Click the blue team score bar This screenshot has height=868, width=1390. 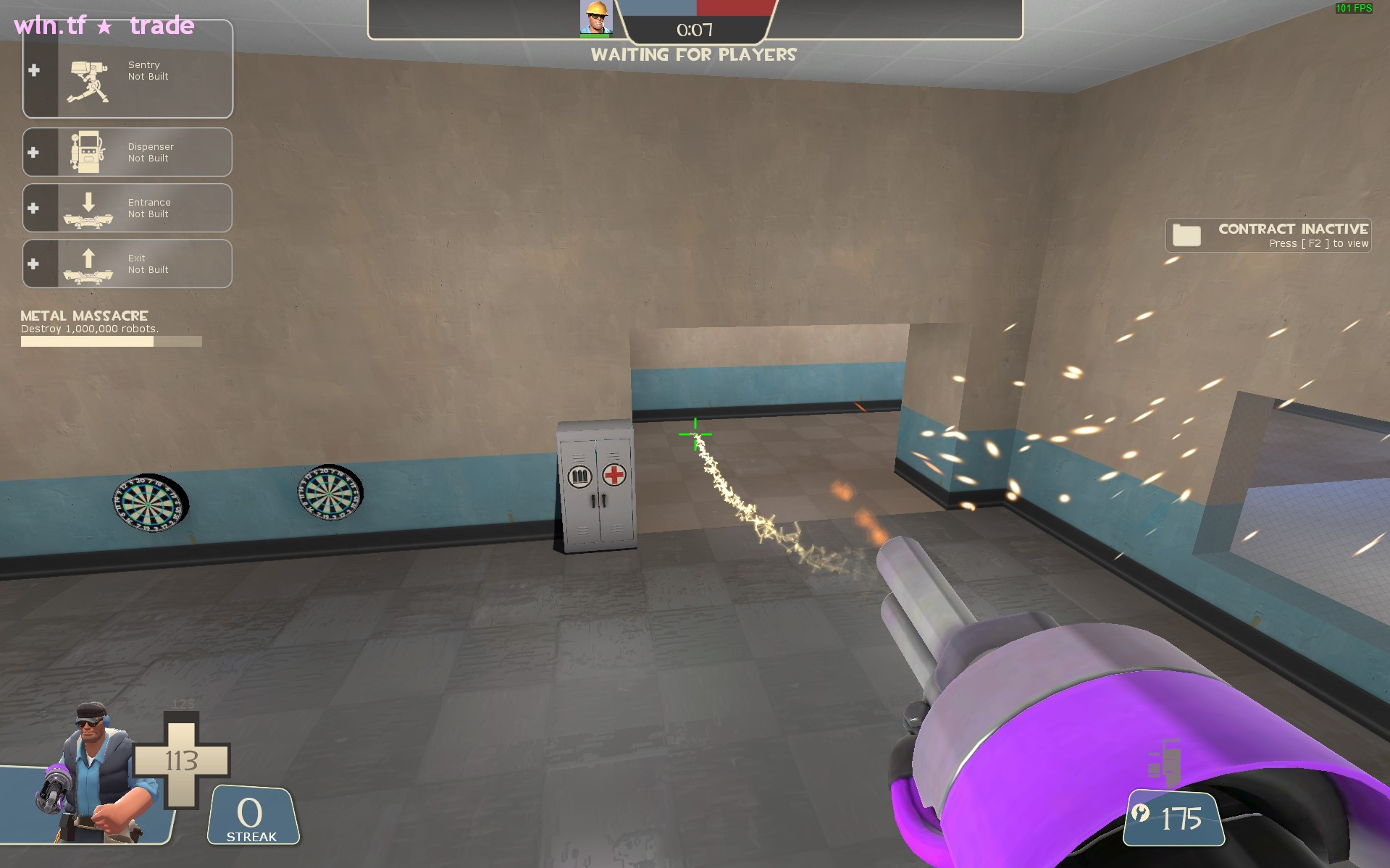[659, 8]
